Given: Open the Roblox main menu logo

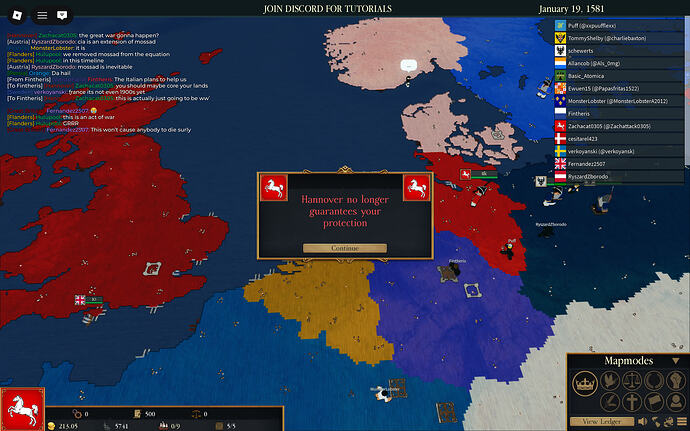Looking at the screenshot, I should [x=15, y=15].
